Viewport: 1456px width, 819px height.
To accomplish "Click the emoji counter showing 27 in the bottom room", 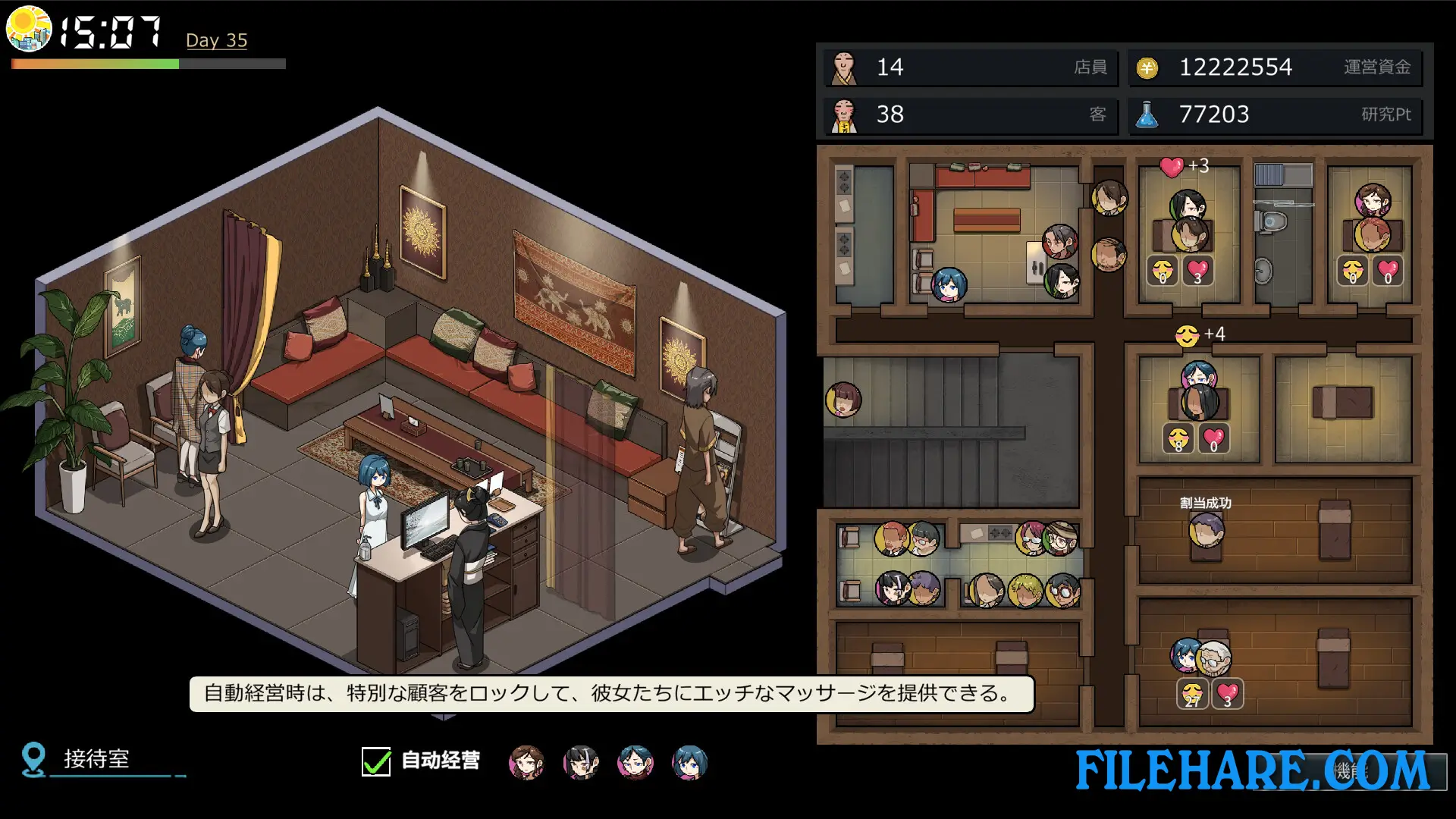I will tap(1194, 691).
